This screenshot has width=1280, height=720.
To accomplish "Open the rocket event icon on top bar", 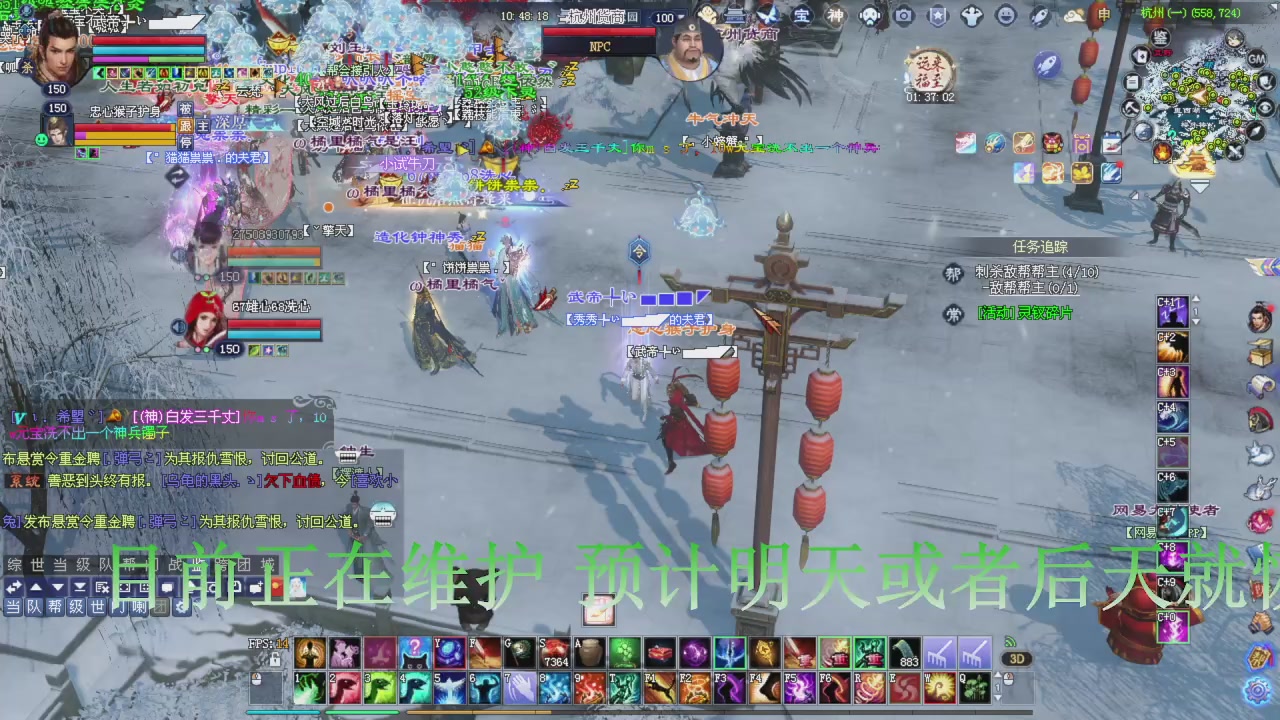I will coord(1040,16).
